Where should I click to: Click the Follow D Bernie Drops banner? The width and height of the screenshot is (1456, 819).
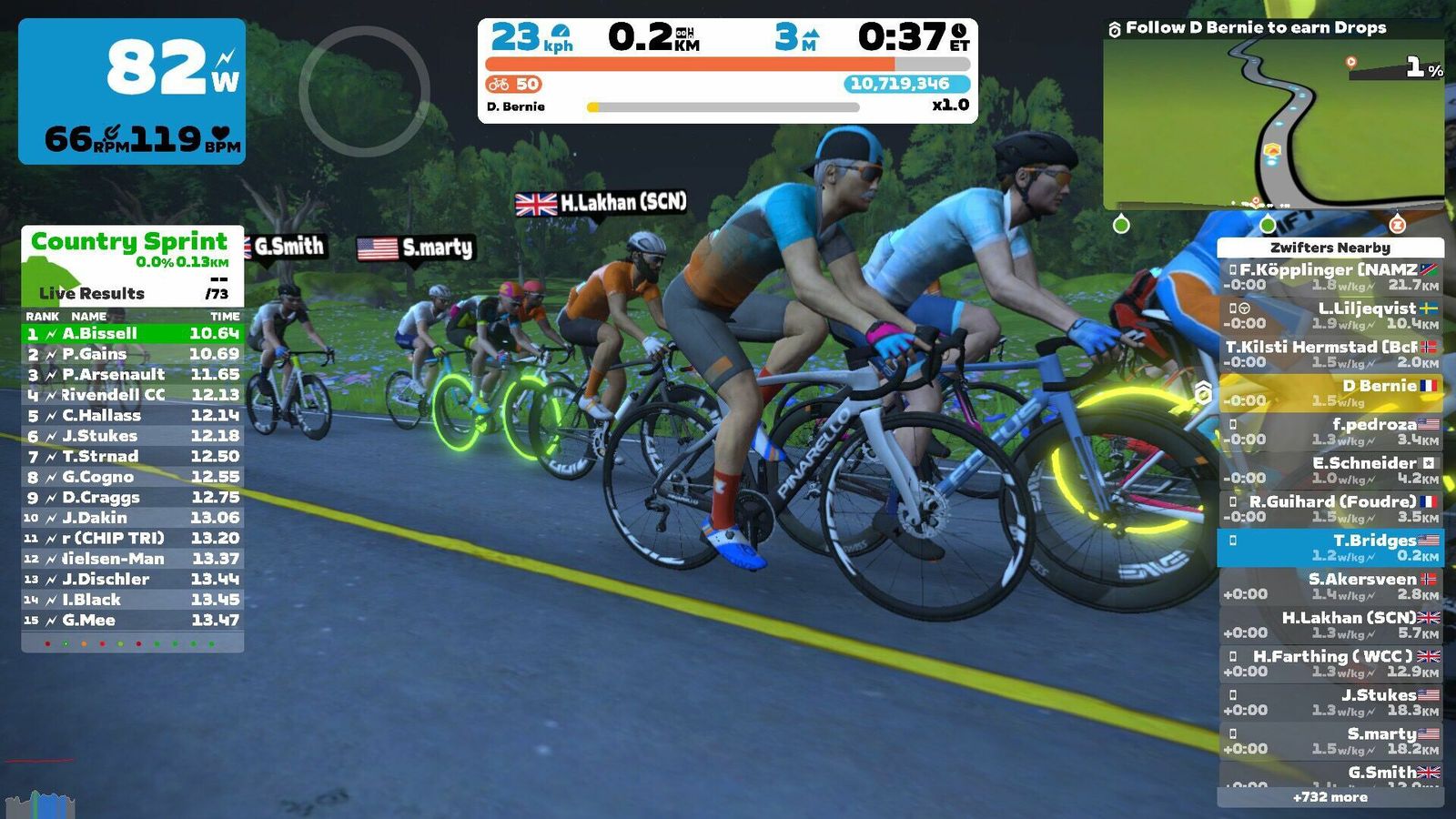1255,28
